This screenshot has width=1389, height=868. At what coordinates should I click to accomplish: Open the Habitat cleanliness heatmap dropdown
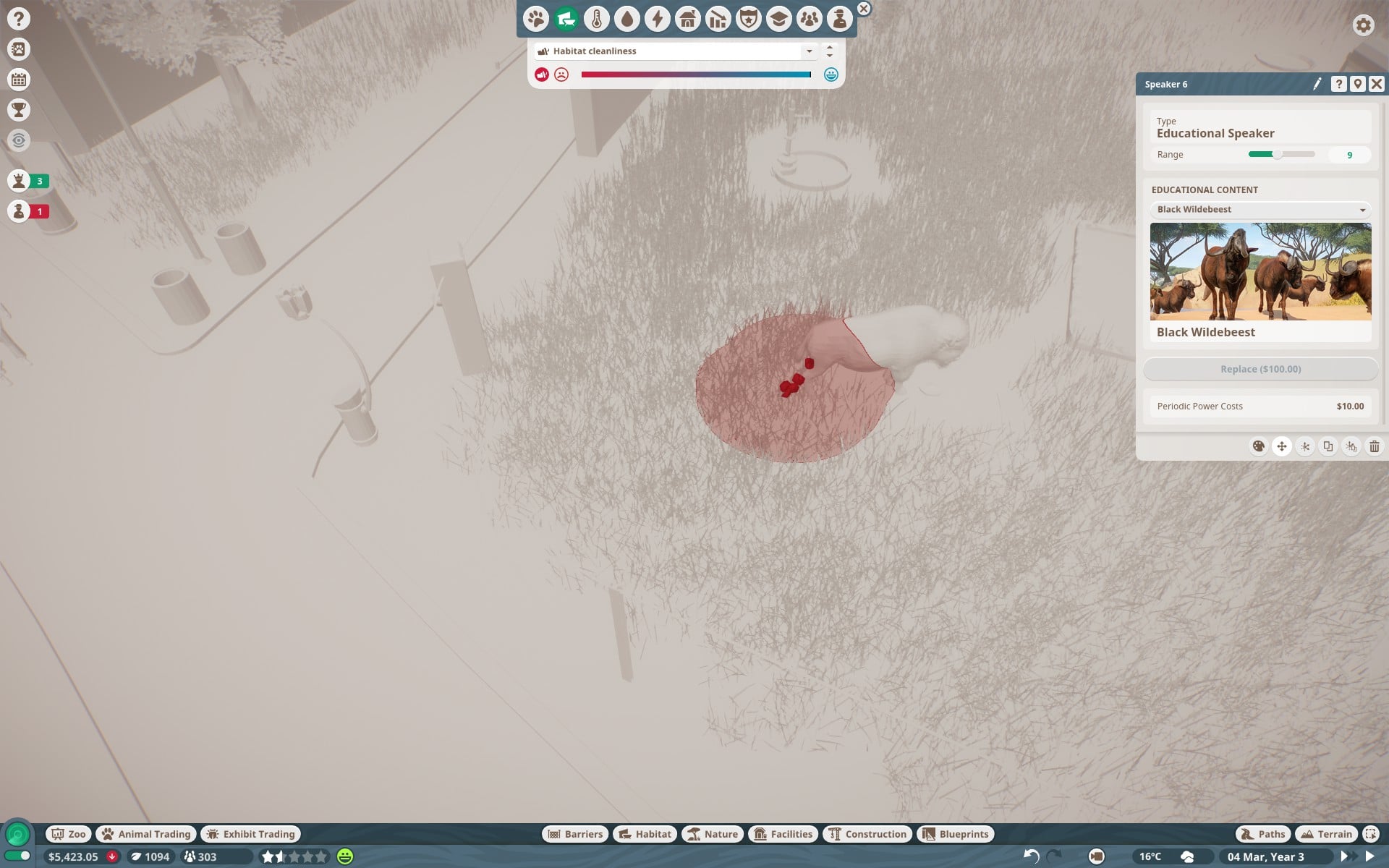pyautogui.click(x=809, y=51)
